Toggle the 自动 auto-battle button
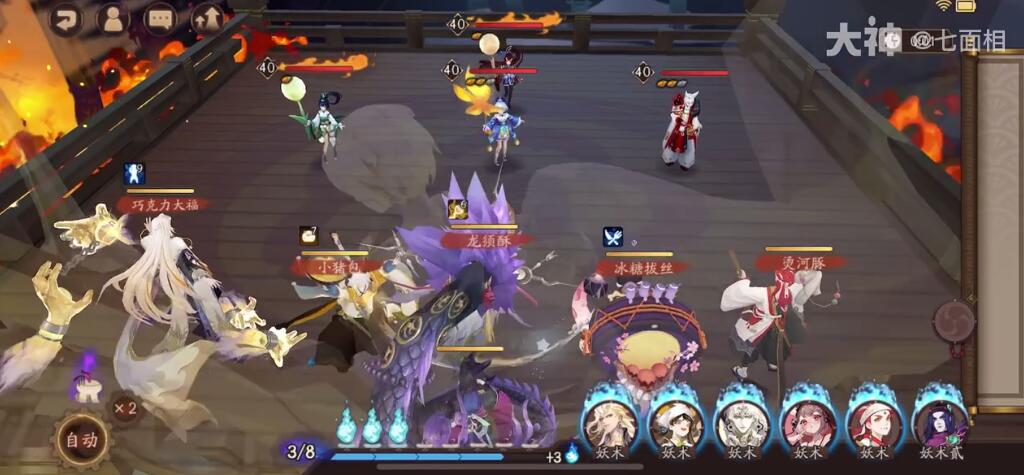The height and width of the screenshot is (475, 1024). [x=83, y=440]
